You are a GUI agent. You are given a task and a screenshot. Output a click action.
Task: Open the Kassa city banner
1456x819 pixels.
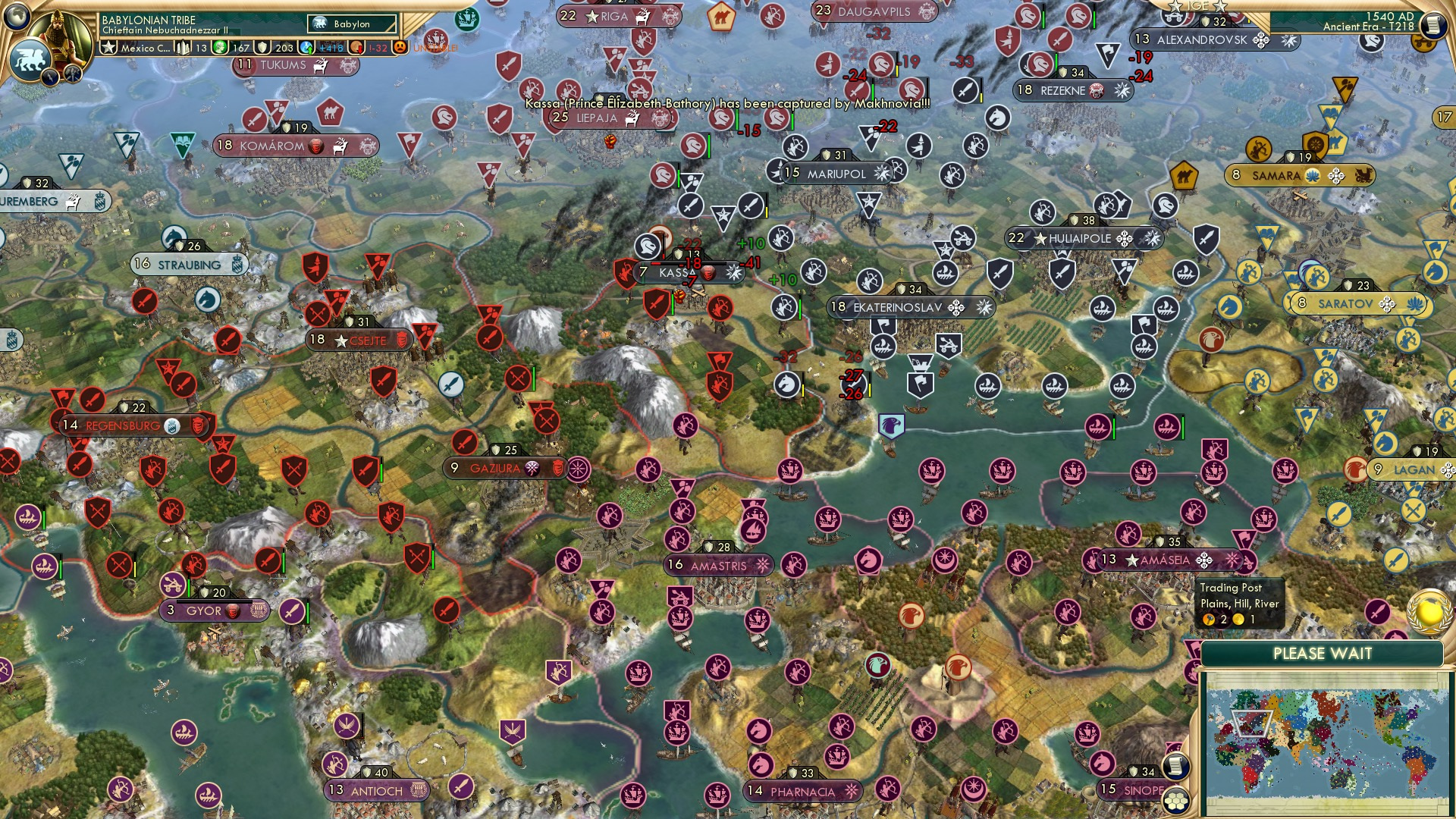click(x=673, y=271)
